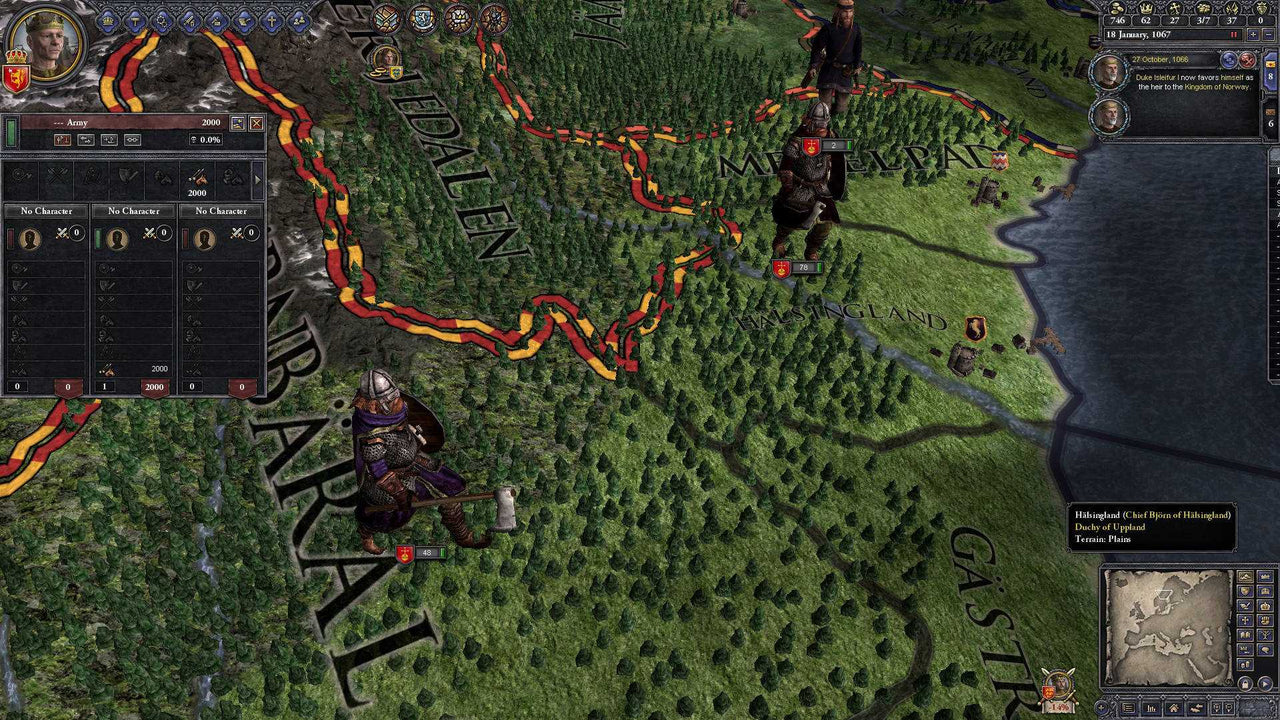Switch to the terrain map mode icon

click(x=1245, y=576)
